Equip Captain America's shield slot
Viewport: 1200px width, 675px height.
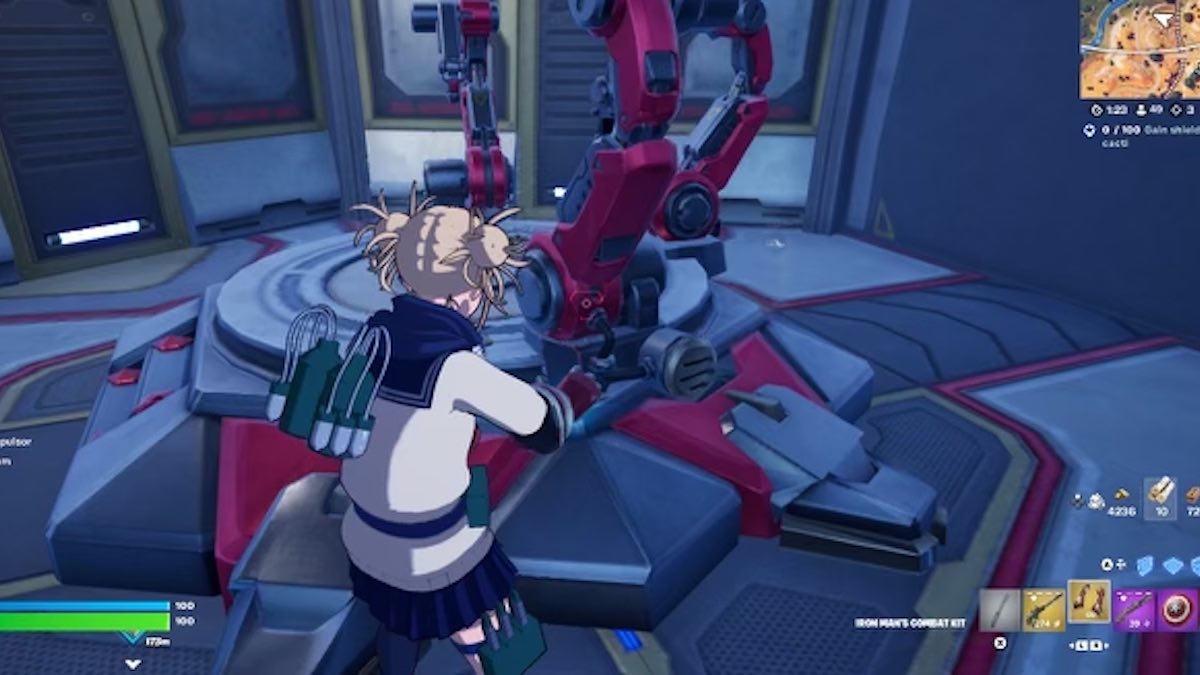(1178, 609)
